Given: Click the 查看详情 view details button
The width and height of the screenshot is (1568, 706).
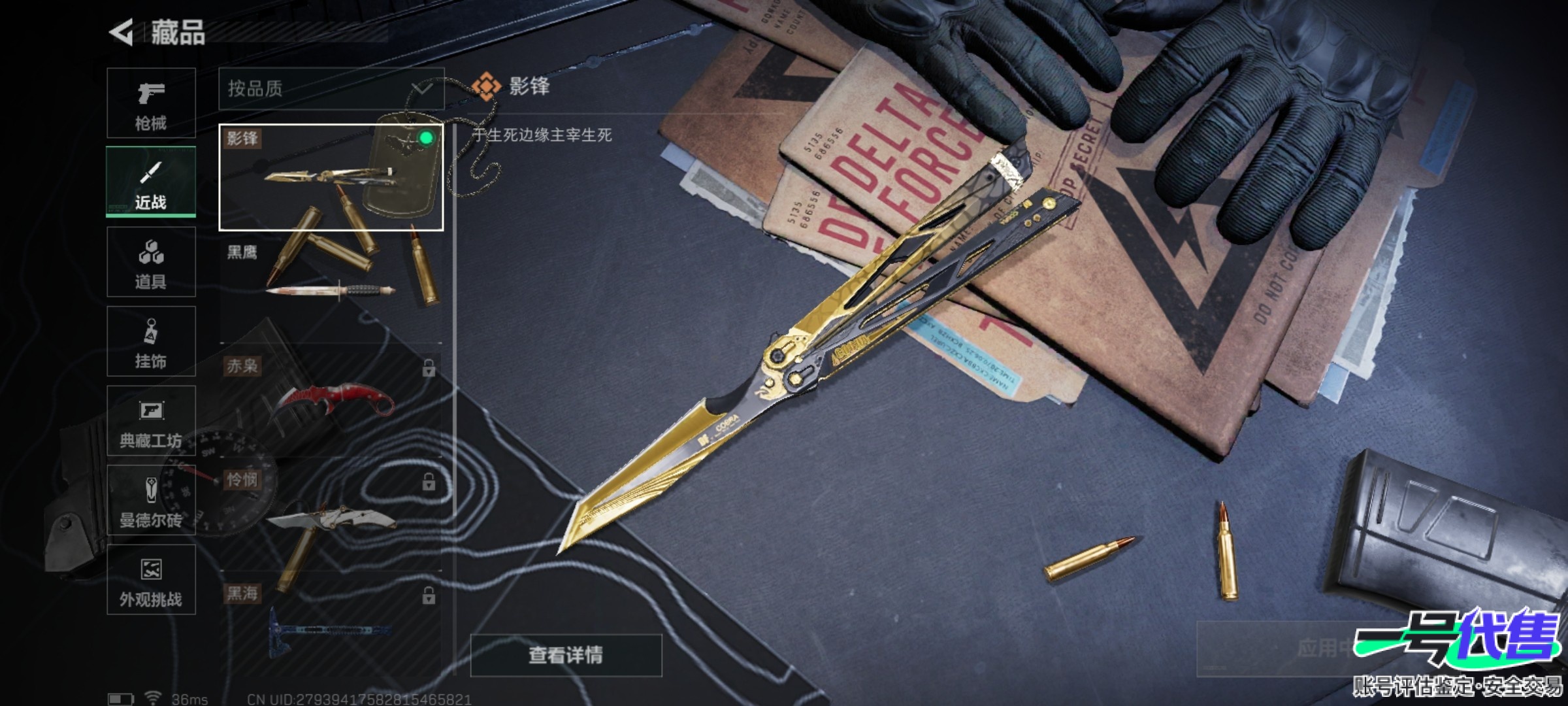Looking at the screenshot, I should point(566,655).
